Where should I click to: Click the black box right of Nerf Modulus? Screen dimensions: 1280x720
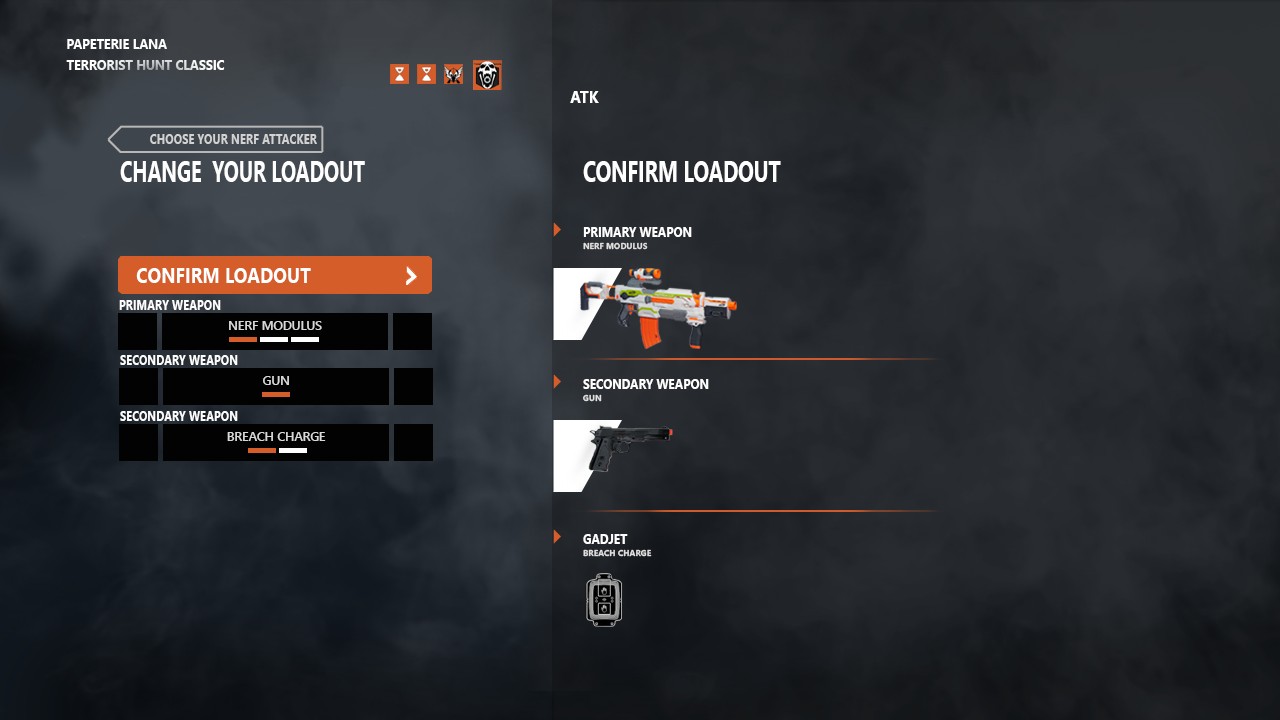coord(412,331)
